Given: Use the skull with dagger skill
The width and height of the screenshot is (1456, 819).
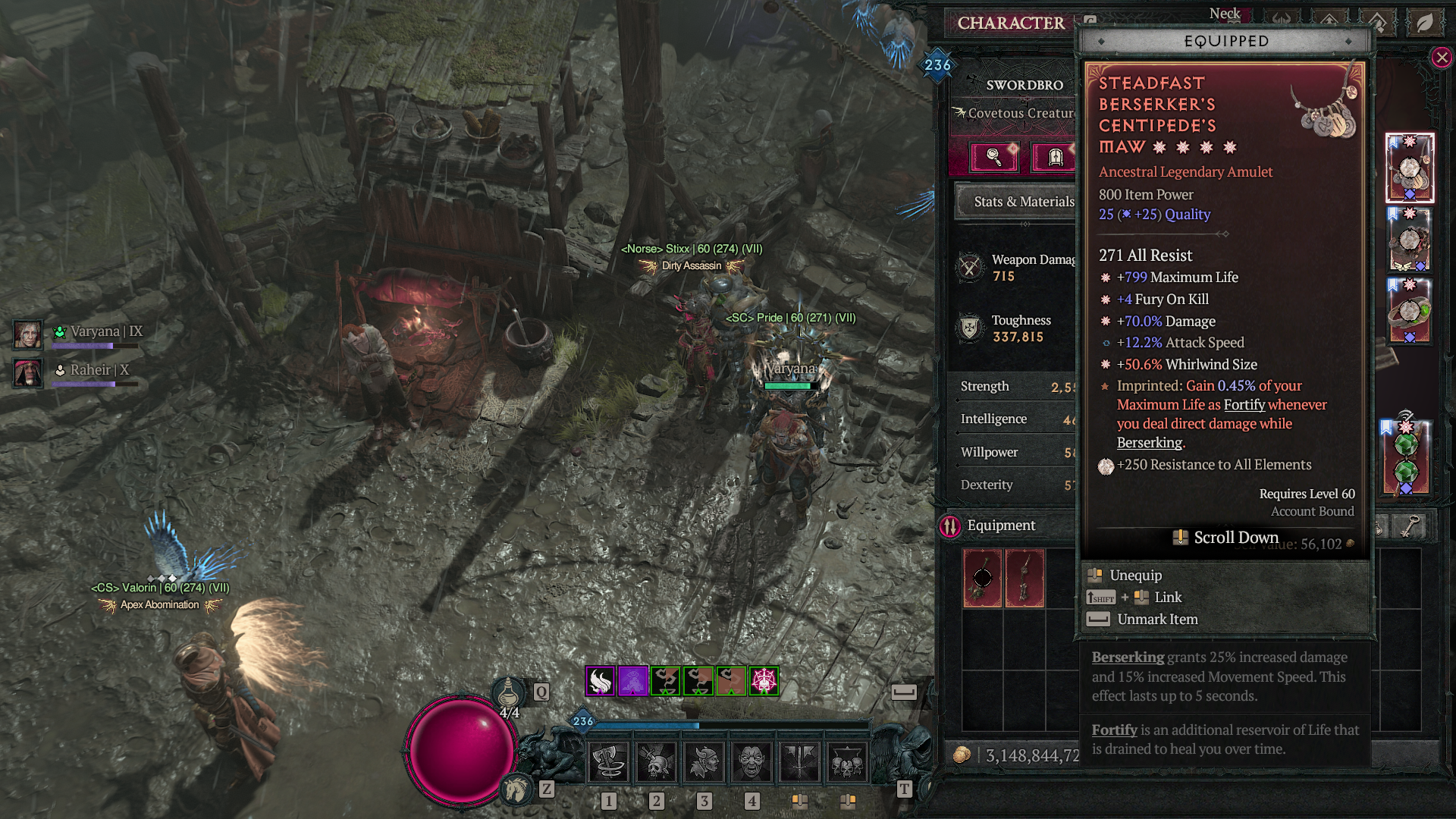Looking at the screenshot, I should [656, 762].
